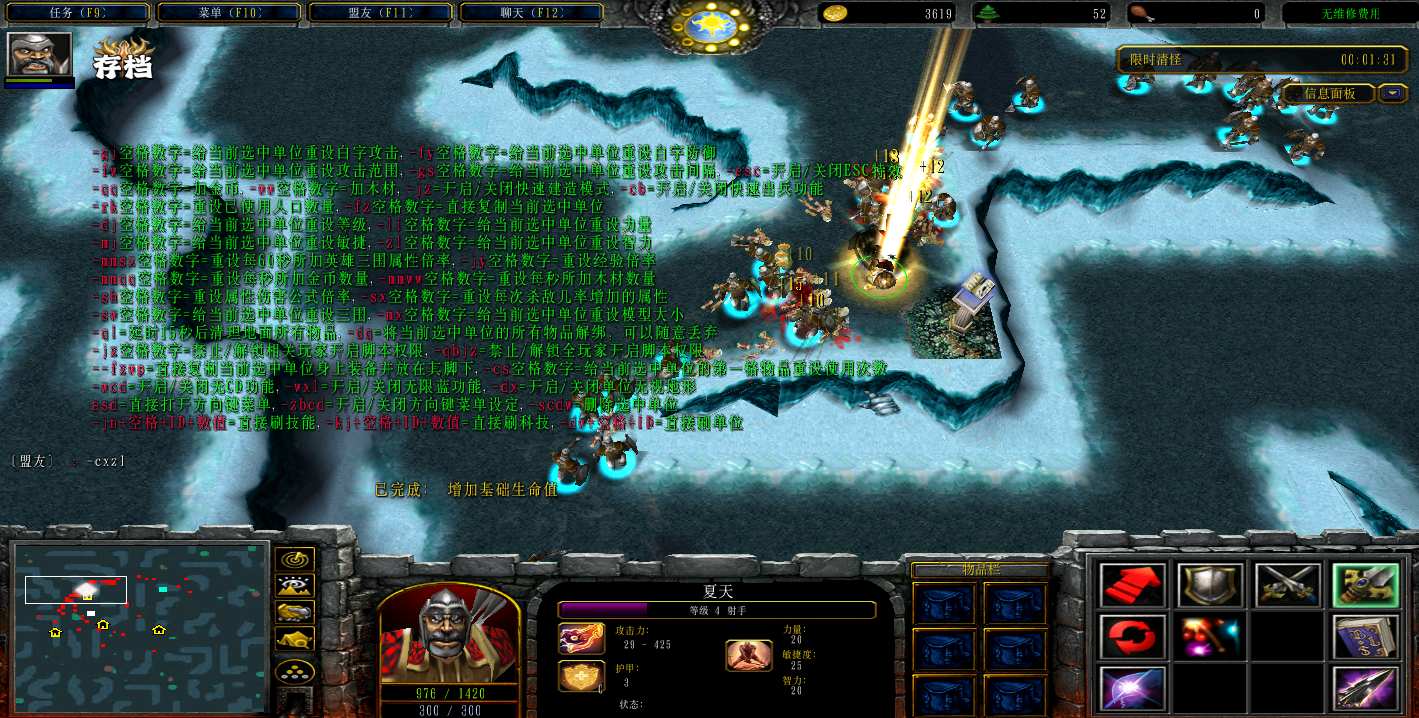
Task: Cast the purple arrows ability
Action: point(1364,689)
